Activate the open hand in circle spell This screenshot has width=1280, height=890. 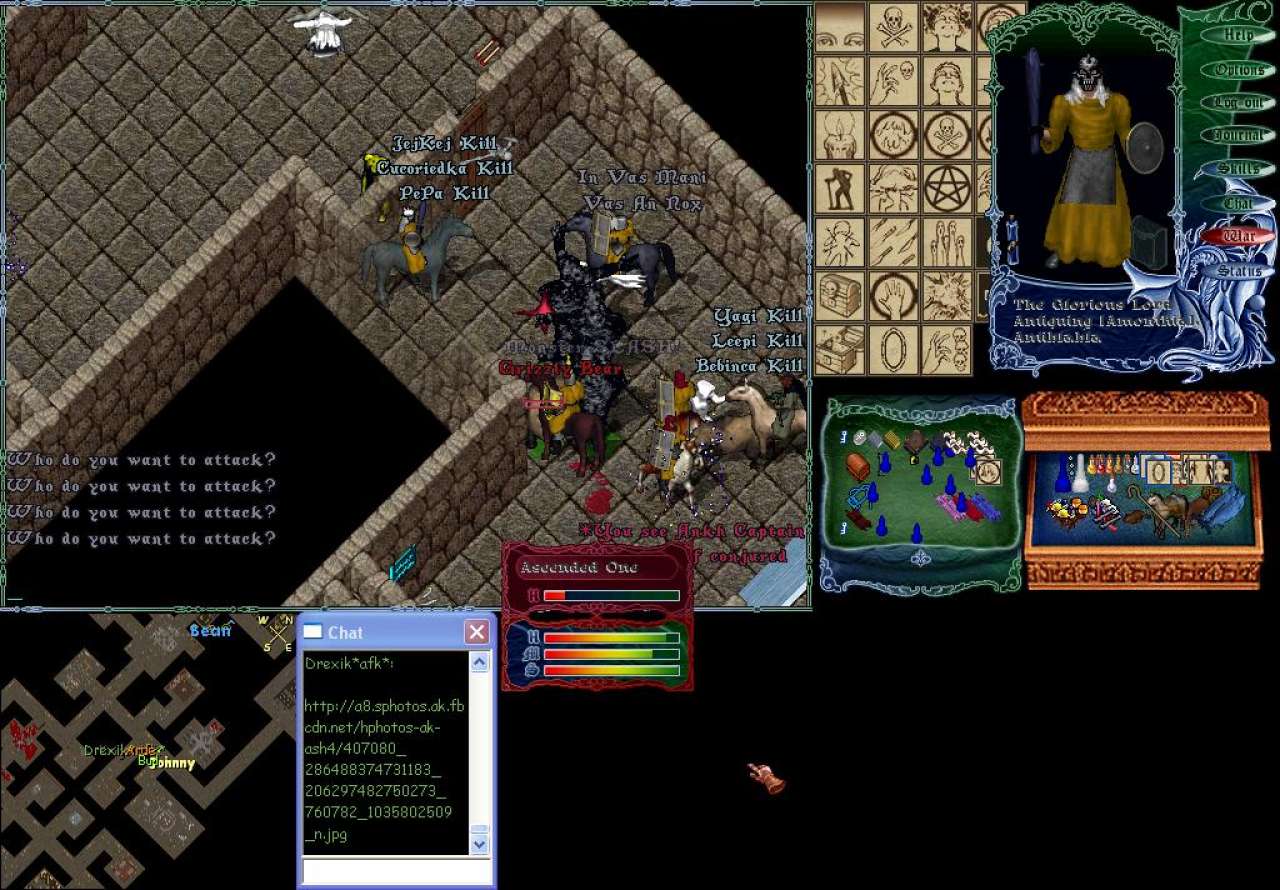pos(892,296)
